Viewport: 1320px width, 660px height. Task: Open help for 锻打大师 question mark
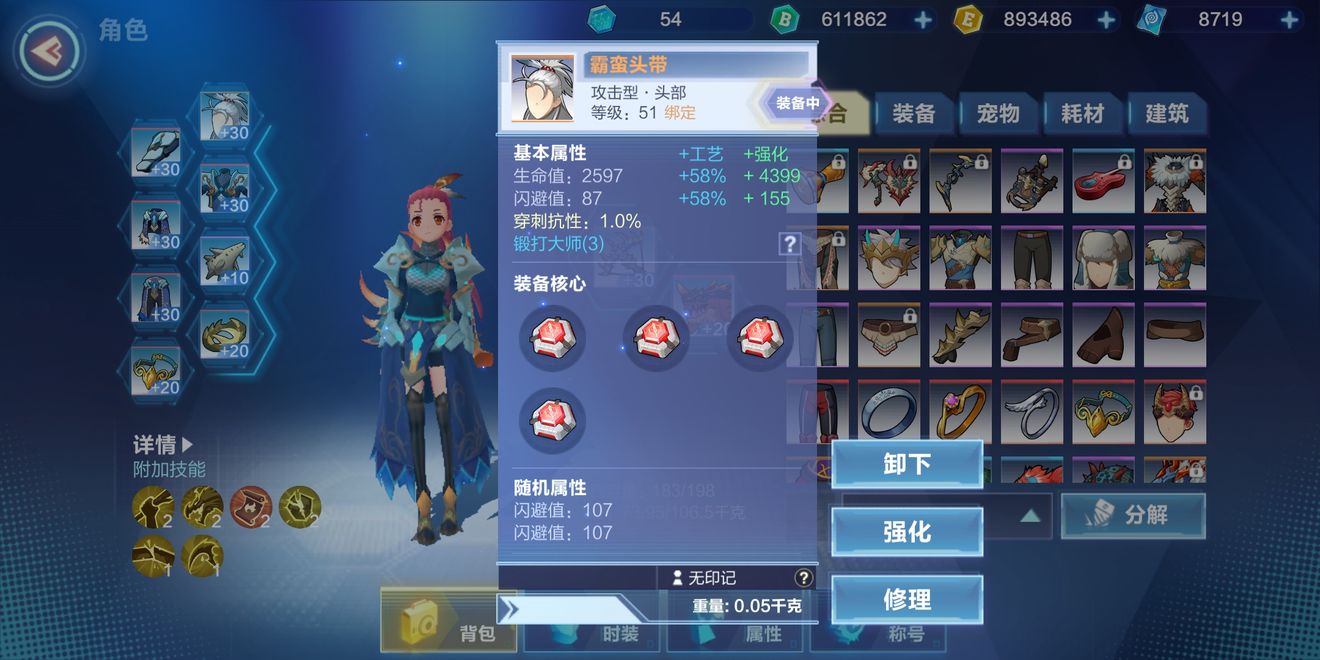[x=790, y=243]
